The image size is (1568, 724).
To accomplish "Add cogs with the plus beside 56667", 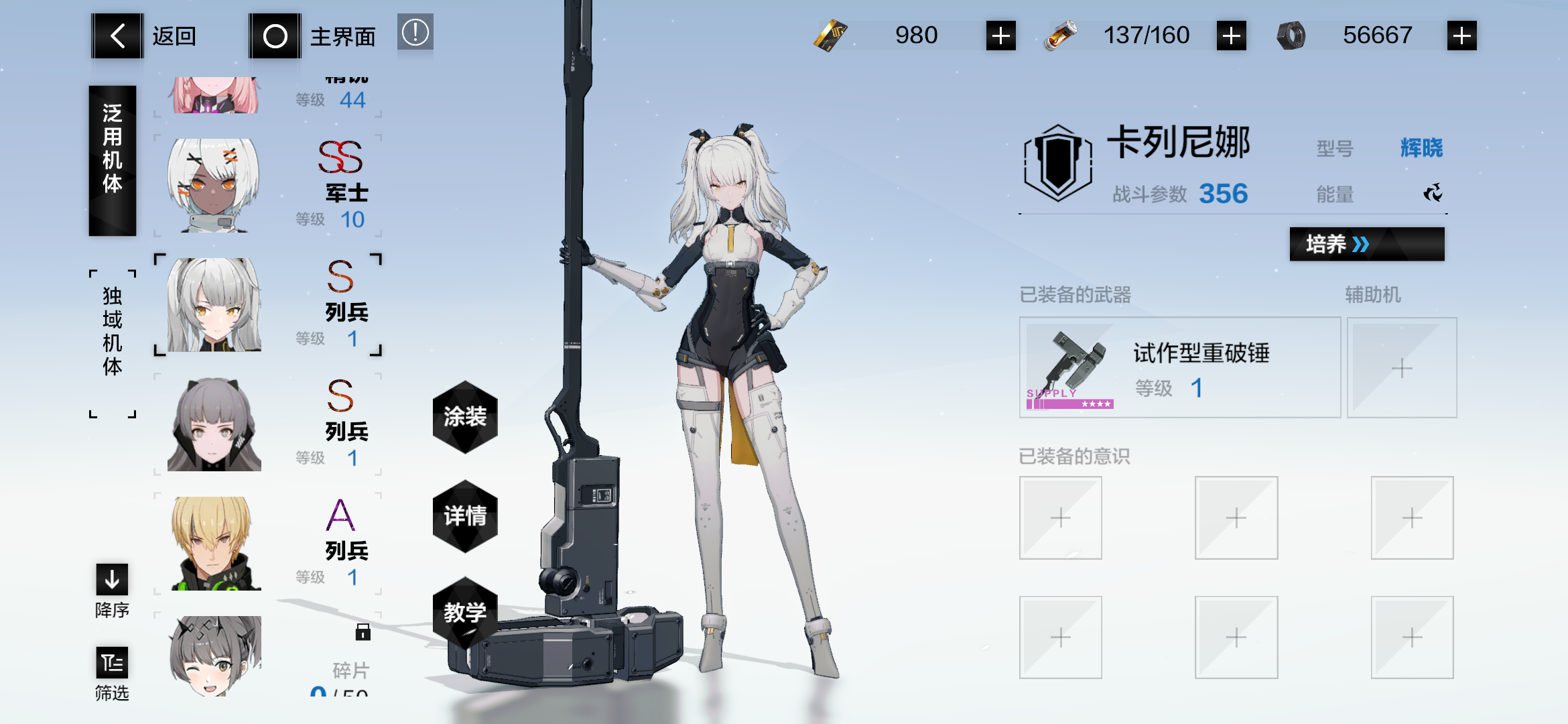I will click(1461, 36).
